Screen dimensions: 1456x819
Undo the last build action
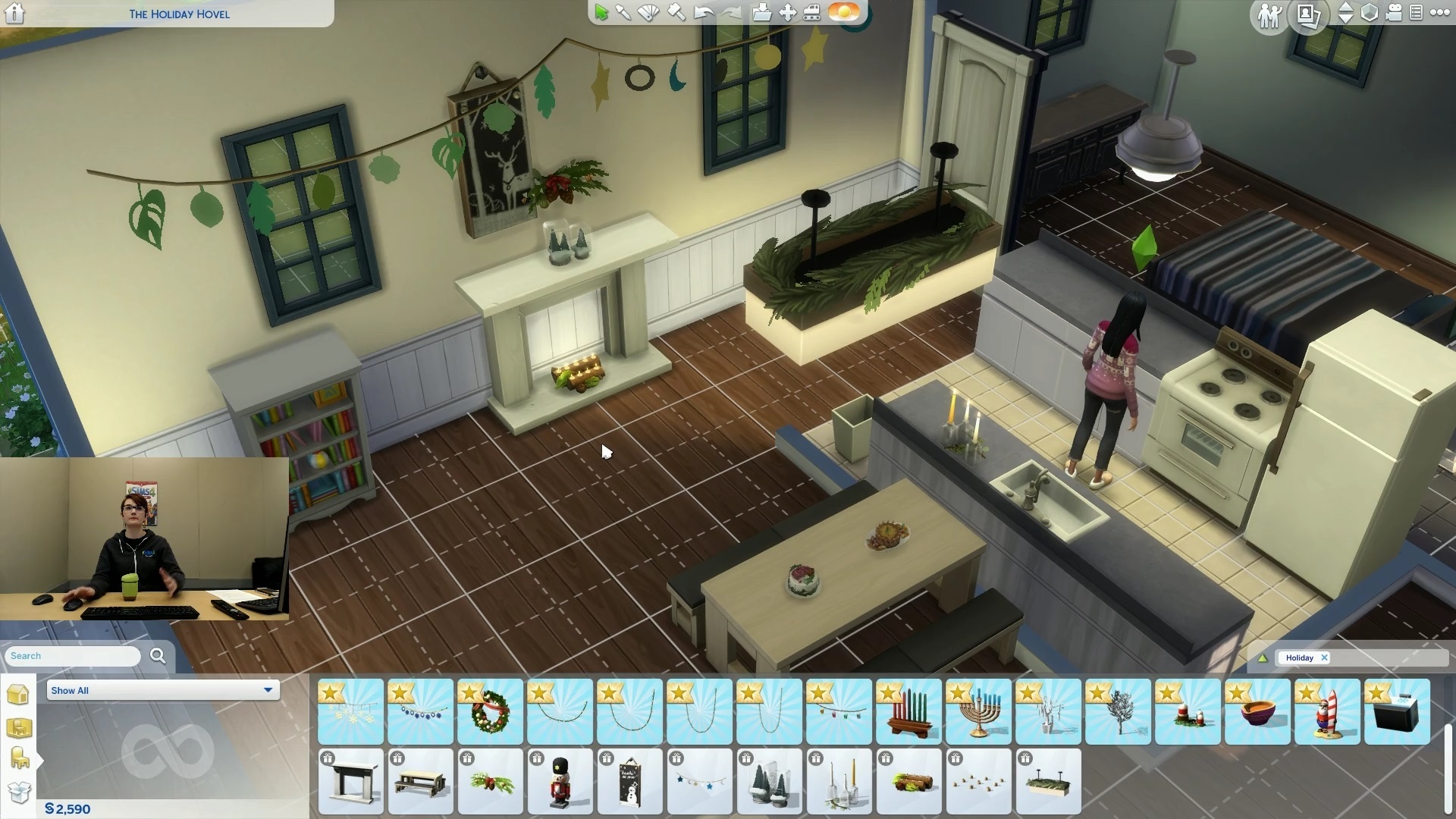[704, 13]
